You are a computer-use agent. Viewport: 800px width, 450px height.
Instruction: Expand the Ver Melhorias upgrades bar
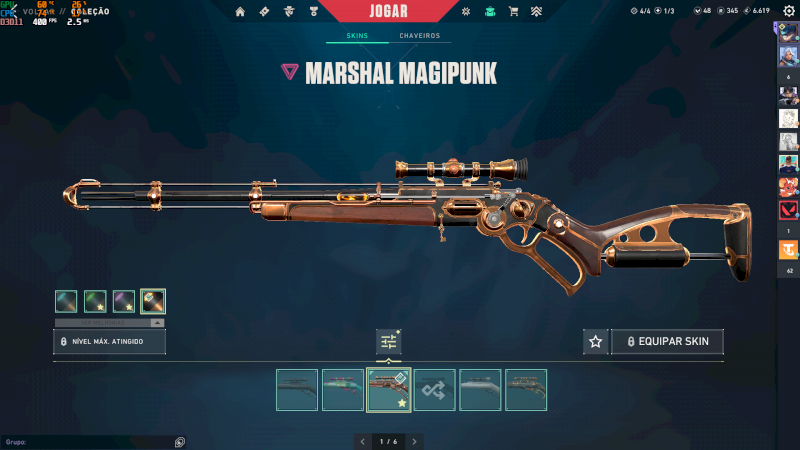(x=110, y=323)
